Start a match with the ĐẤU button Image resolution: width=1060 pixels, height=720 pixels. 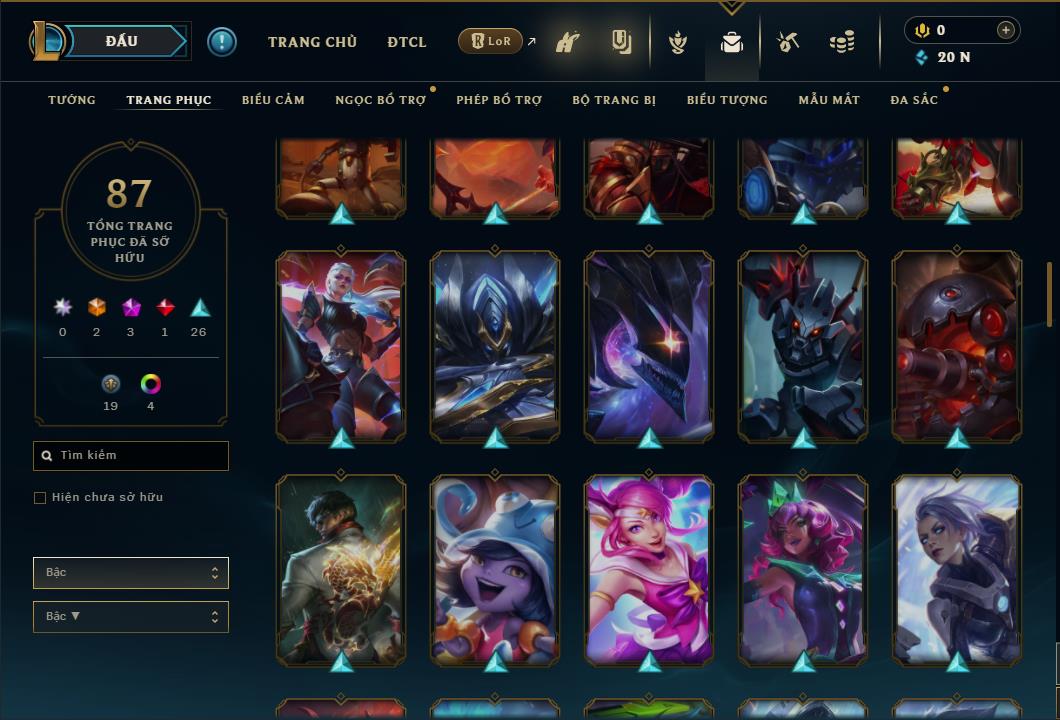click(121, 41)
